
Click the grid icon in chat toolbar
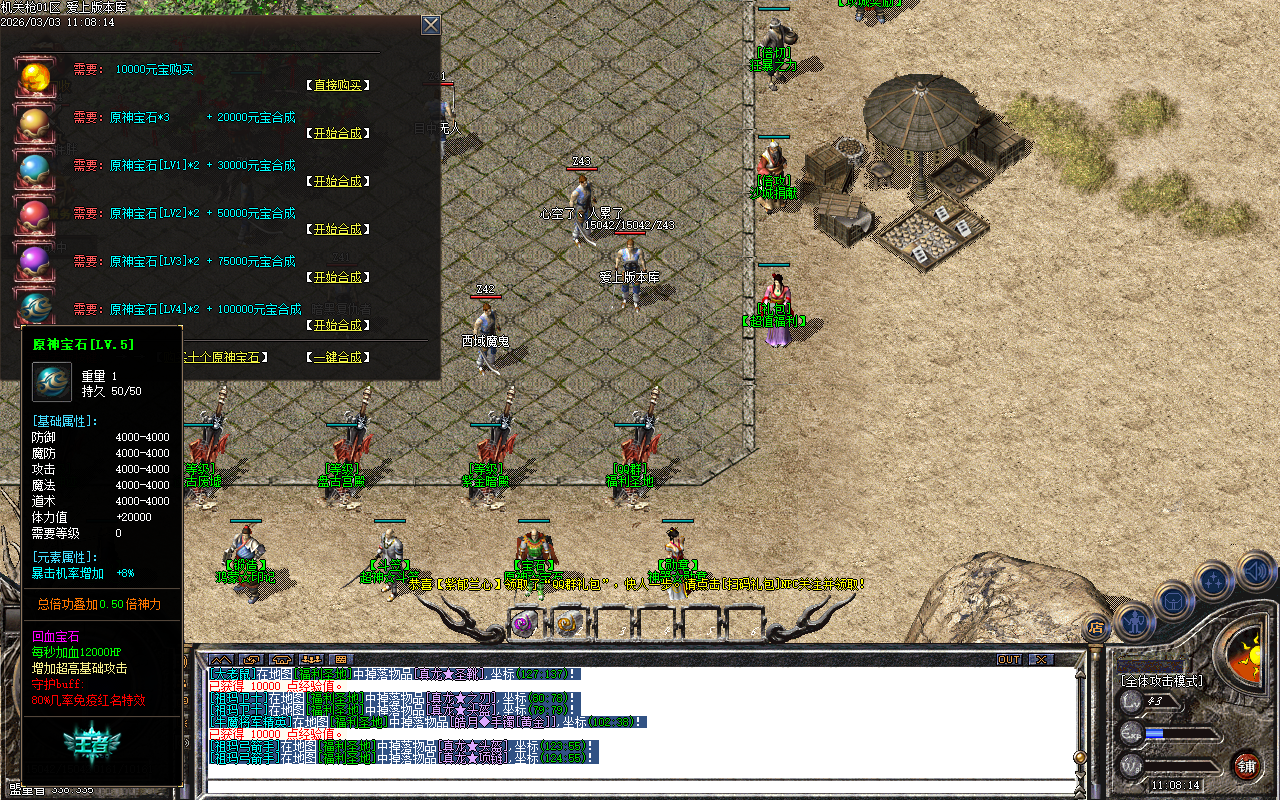[x=343, y=658]
